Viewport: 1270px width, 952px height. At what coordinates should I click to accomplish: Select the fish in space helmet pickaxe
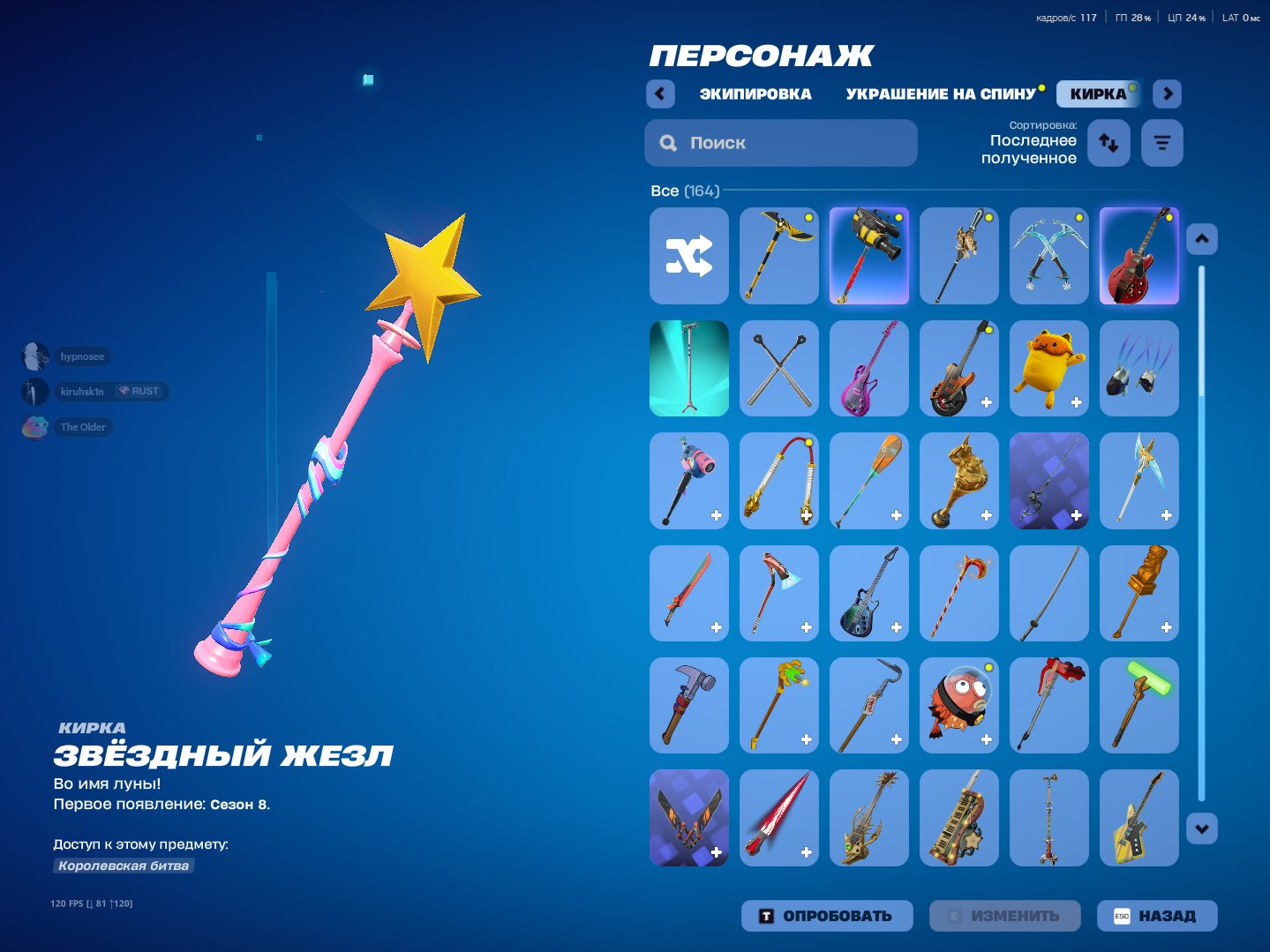[x=958, y=705]
